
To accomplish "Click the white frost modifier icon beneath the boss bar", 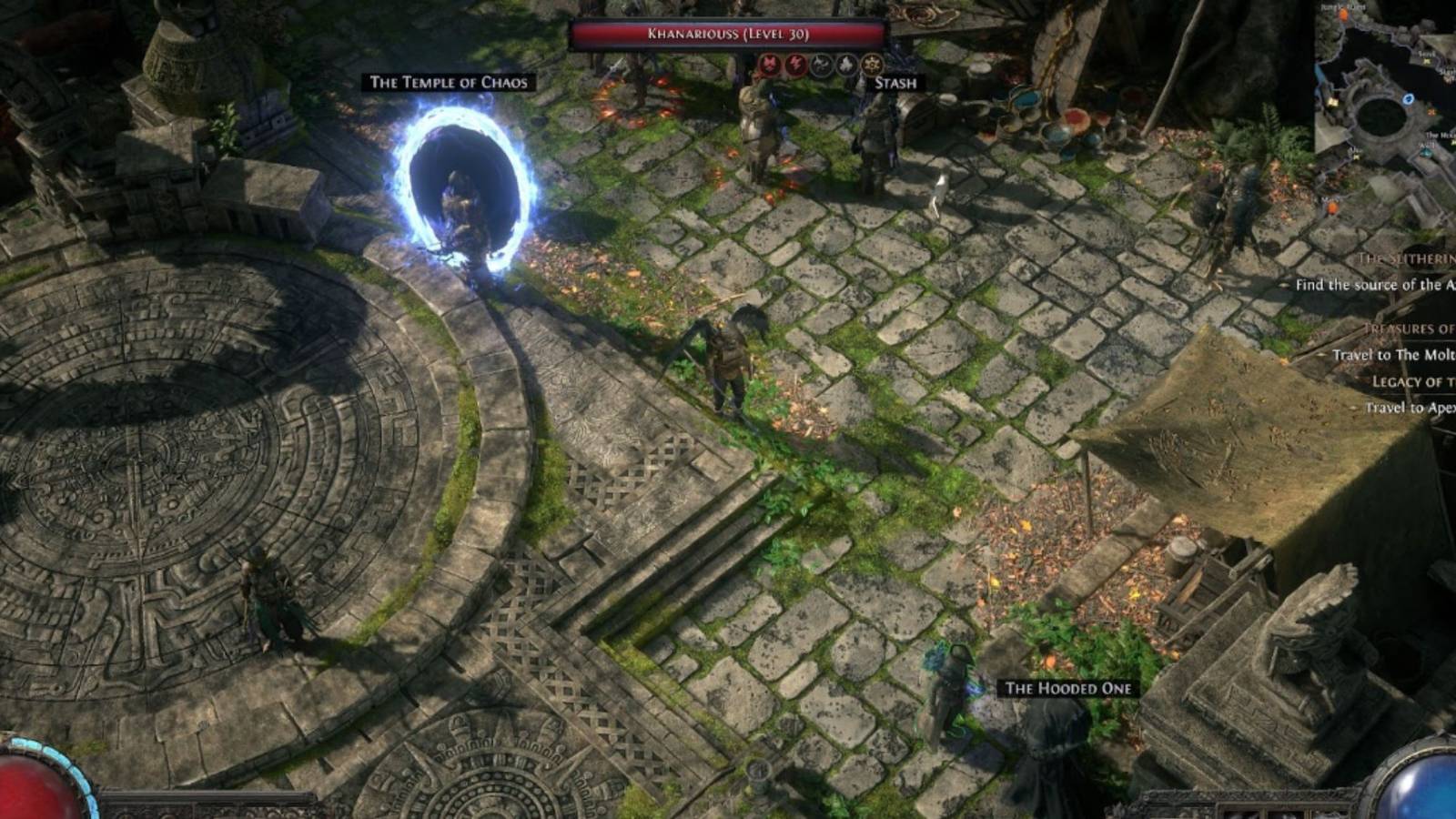I will [x=846, y=64].
